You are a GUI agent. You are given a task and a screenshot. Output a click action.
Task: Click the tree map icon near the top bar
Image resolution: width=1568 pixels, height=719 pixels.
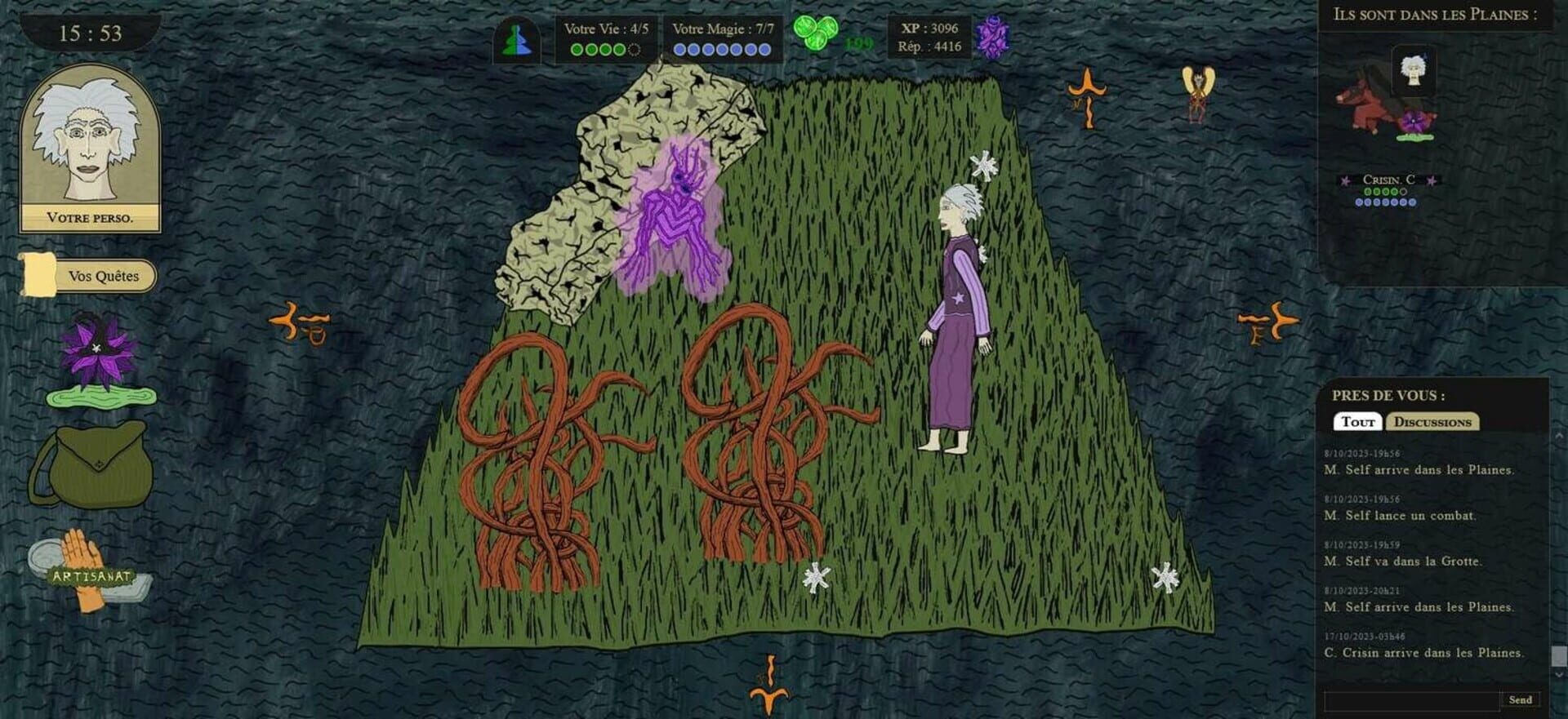[518, 38]
